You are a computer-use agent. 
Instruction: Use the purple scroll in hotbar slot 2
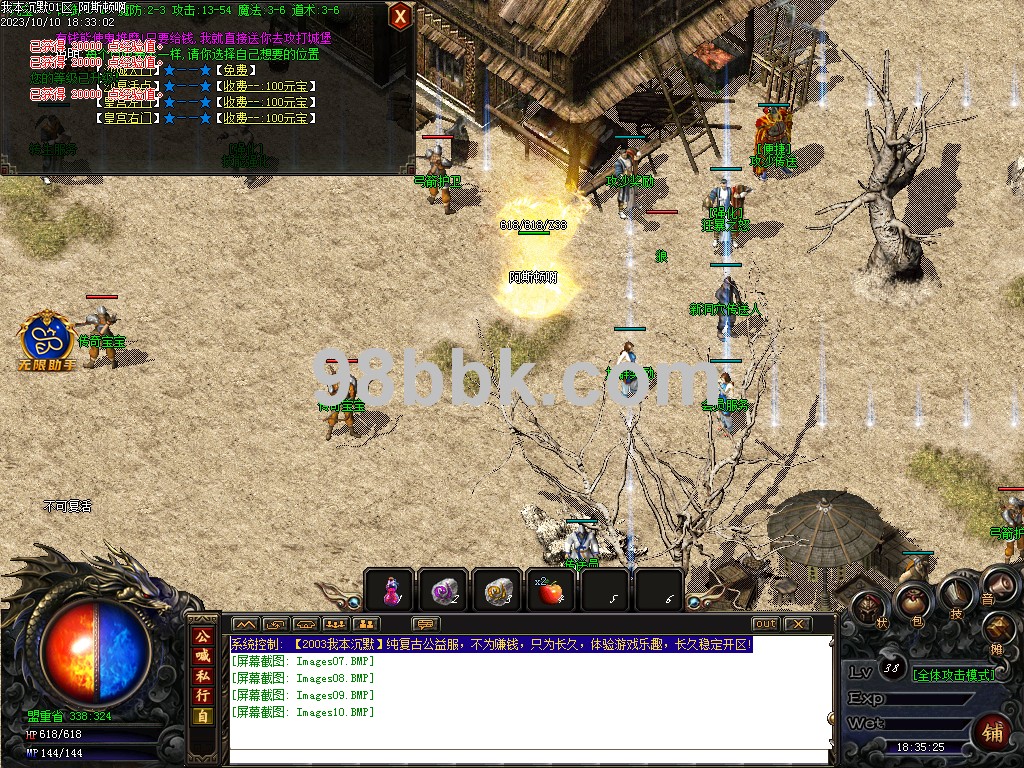[x=443, y=590]
